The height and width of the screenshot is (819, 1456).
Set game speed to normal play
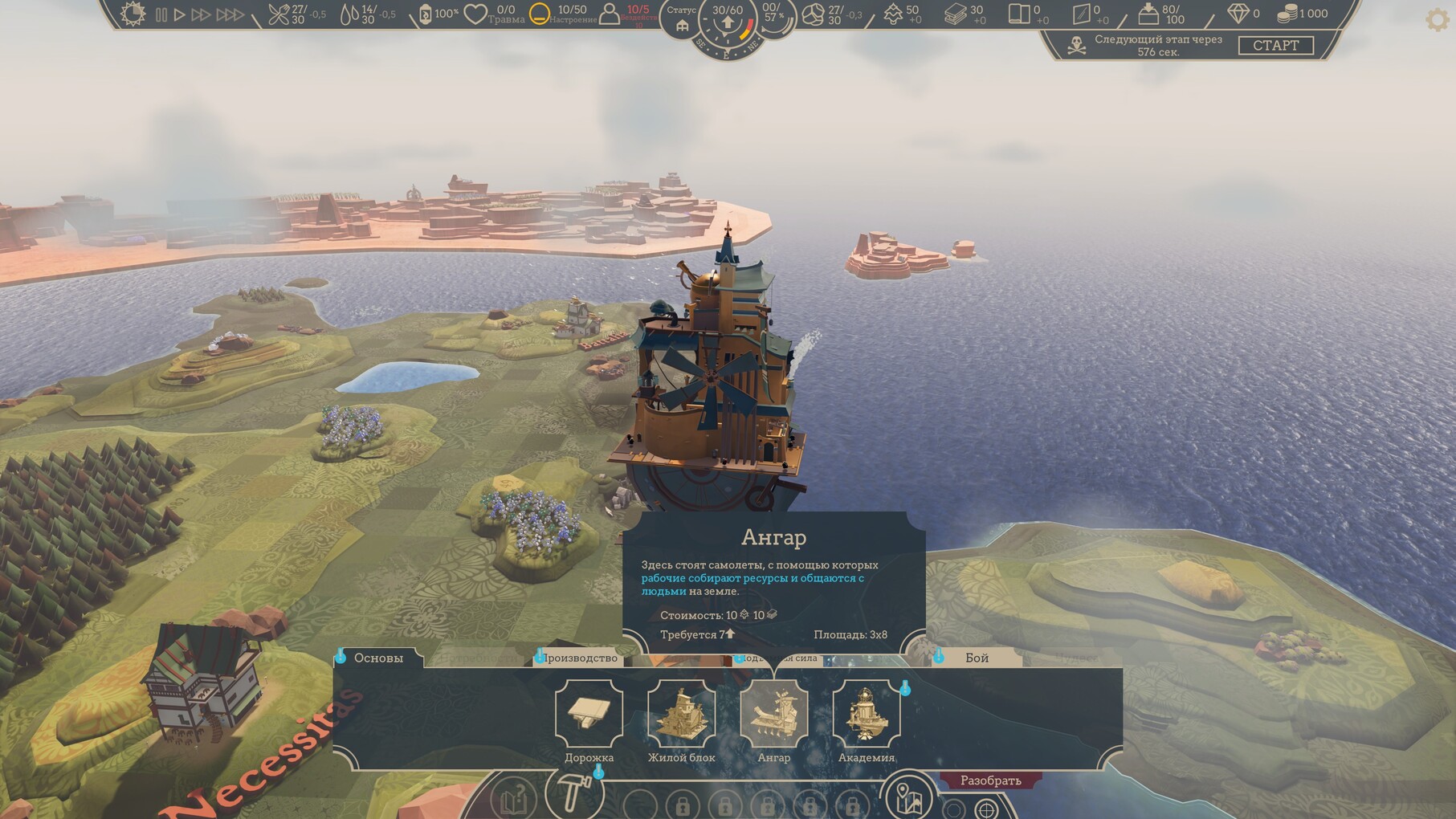pos(180,14)
